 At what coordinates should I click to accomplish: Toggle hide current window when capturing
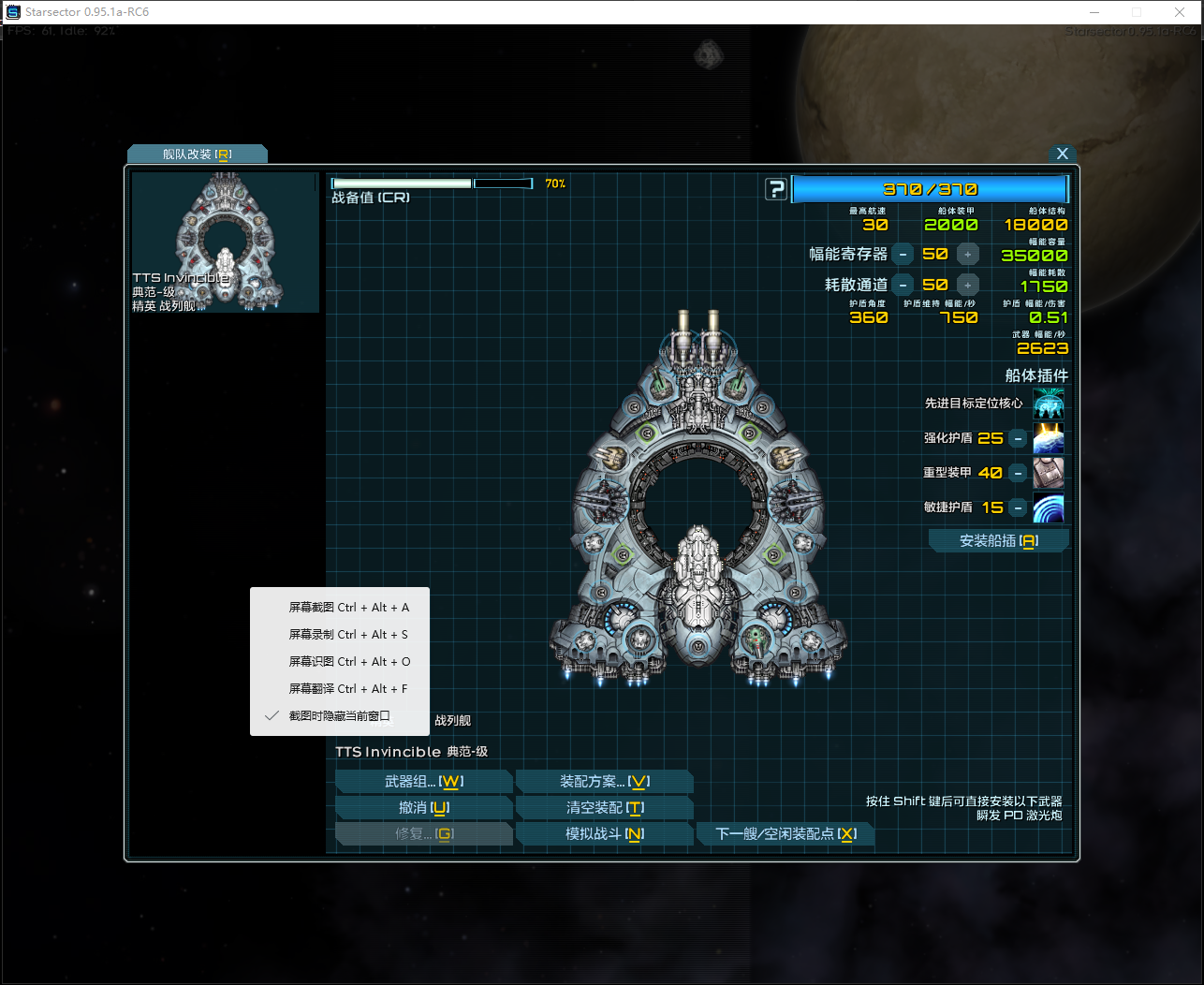(x=339, y=716)
